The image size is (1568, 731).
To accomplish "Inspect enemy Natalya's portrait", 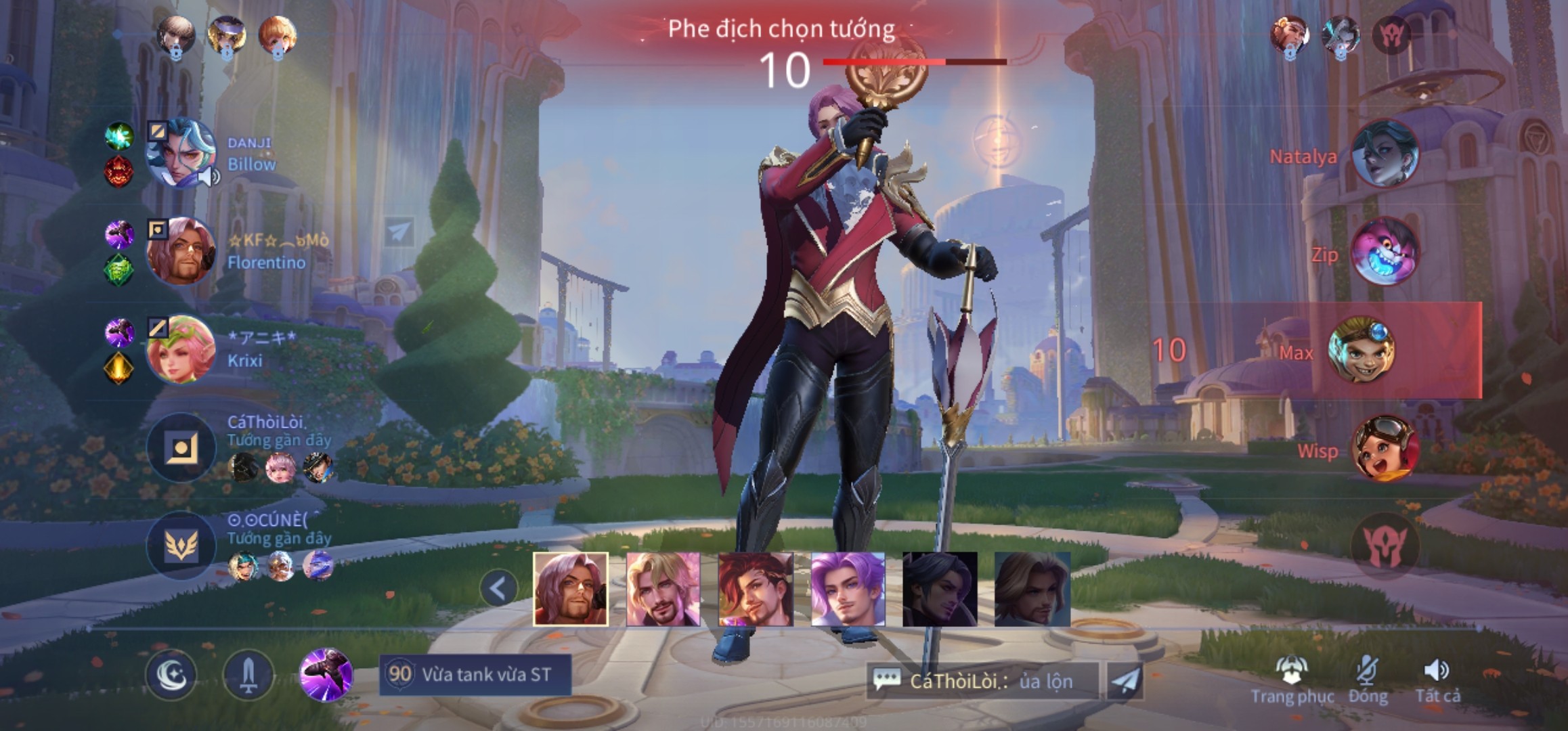I will coord(1384,153).
